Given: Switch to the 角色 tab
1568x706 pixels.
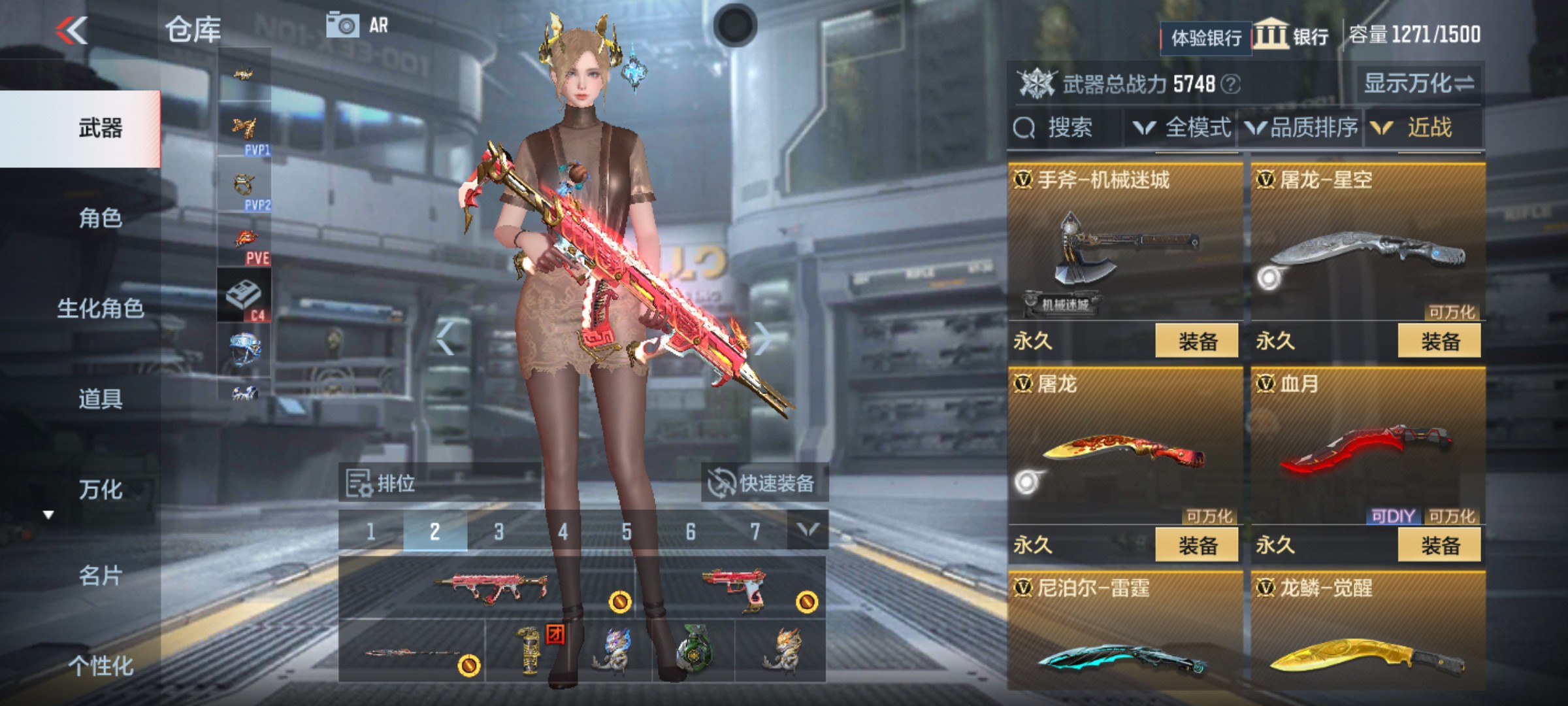Looking at the screenshot, I should (100, 218).
